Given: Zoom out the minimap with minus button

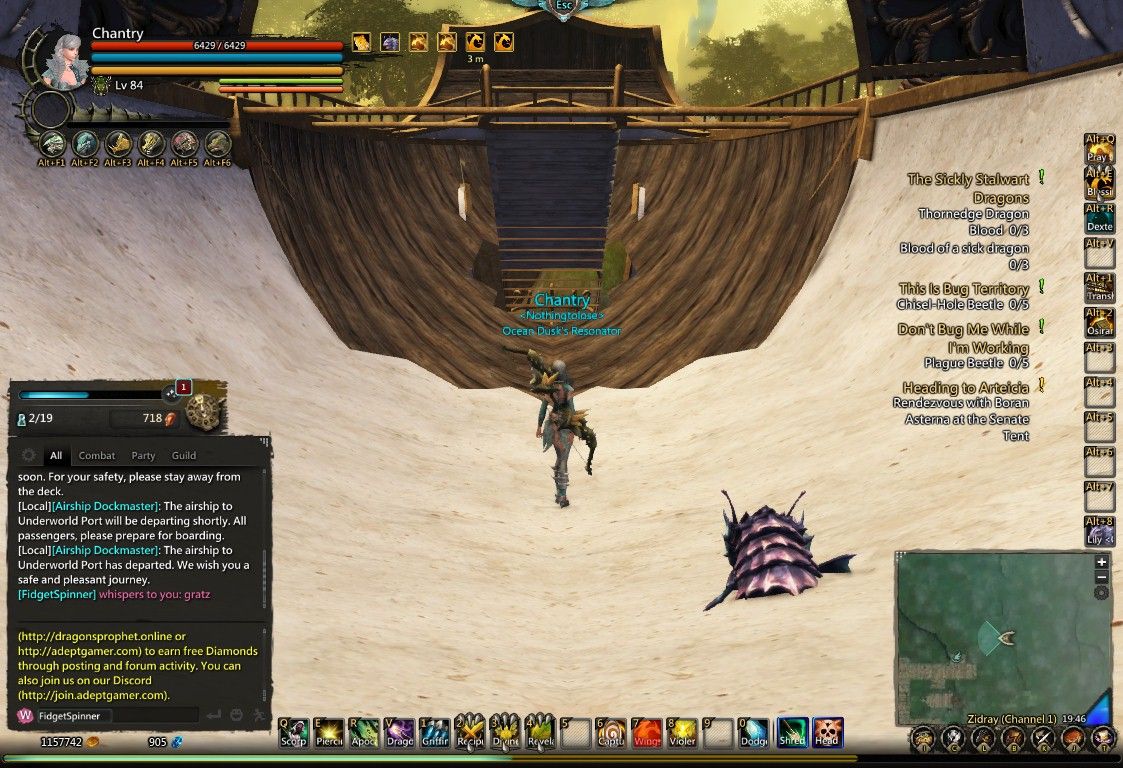Looking at the screenshot, I should pos(1102,577).
